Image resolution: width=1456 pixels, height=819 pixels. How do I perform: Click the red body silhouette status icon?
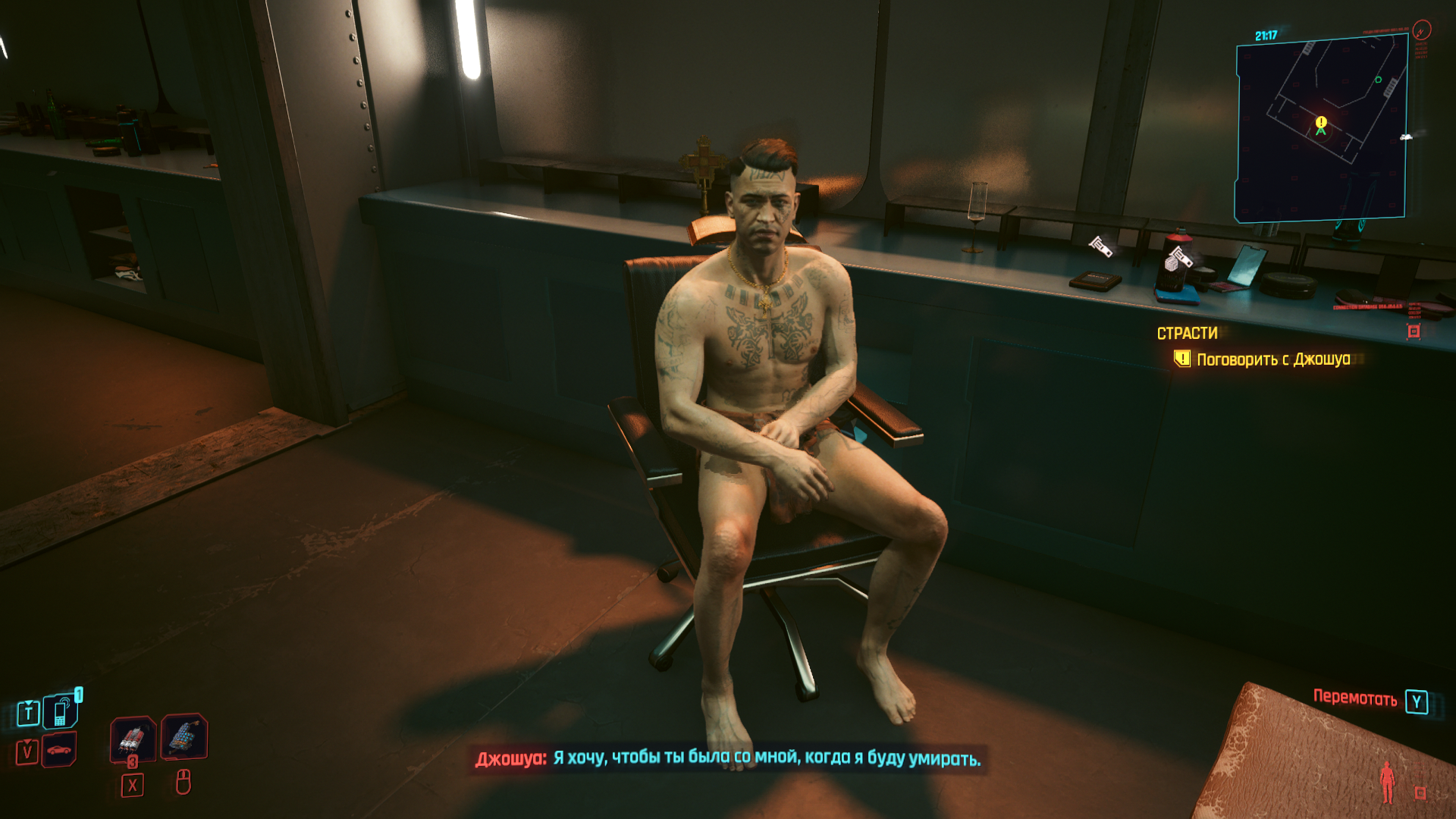coord(1387,781)
